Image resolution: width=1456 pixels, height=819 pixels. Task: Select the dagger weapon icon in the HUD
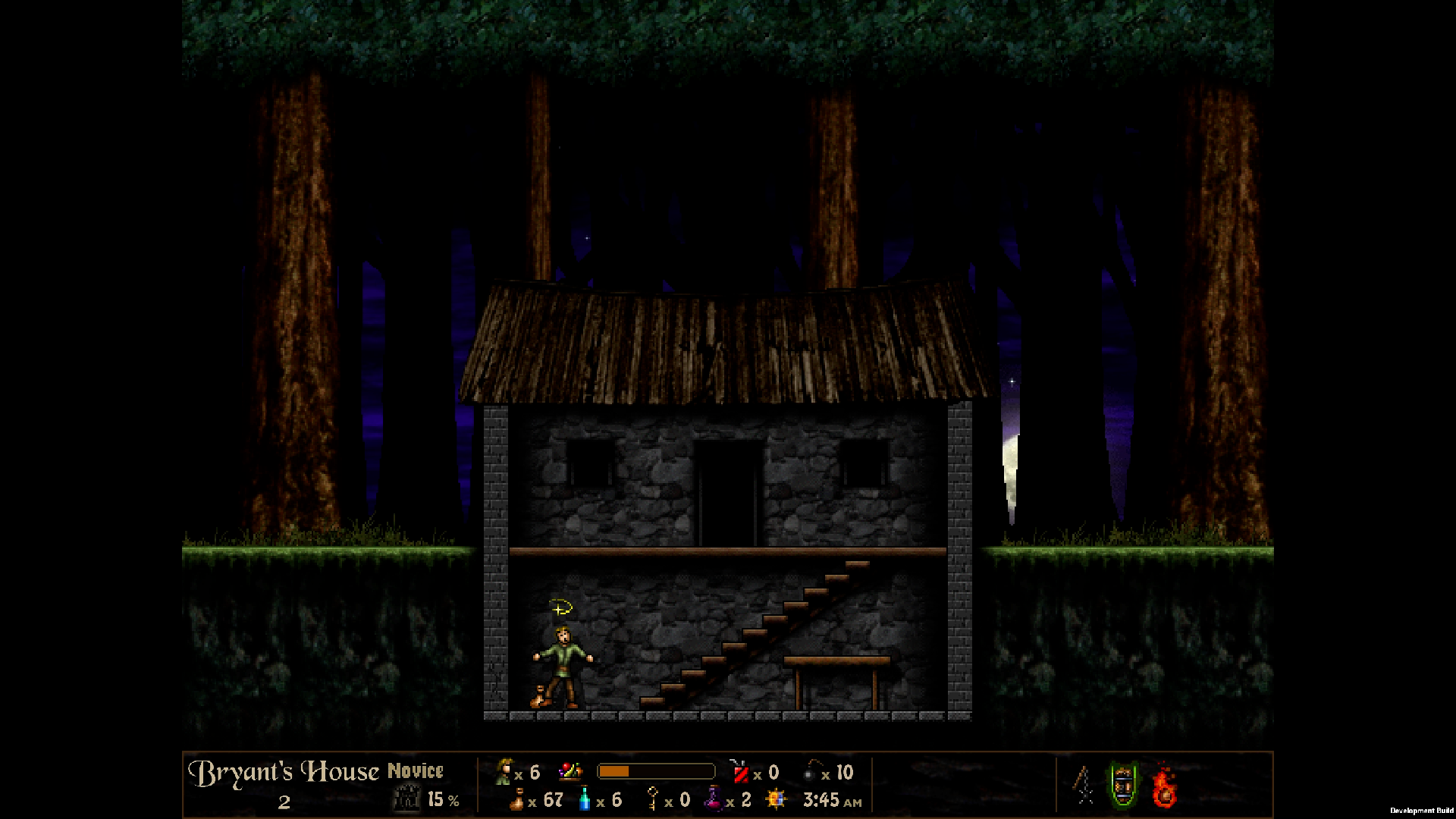tap(1083, 785)
